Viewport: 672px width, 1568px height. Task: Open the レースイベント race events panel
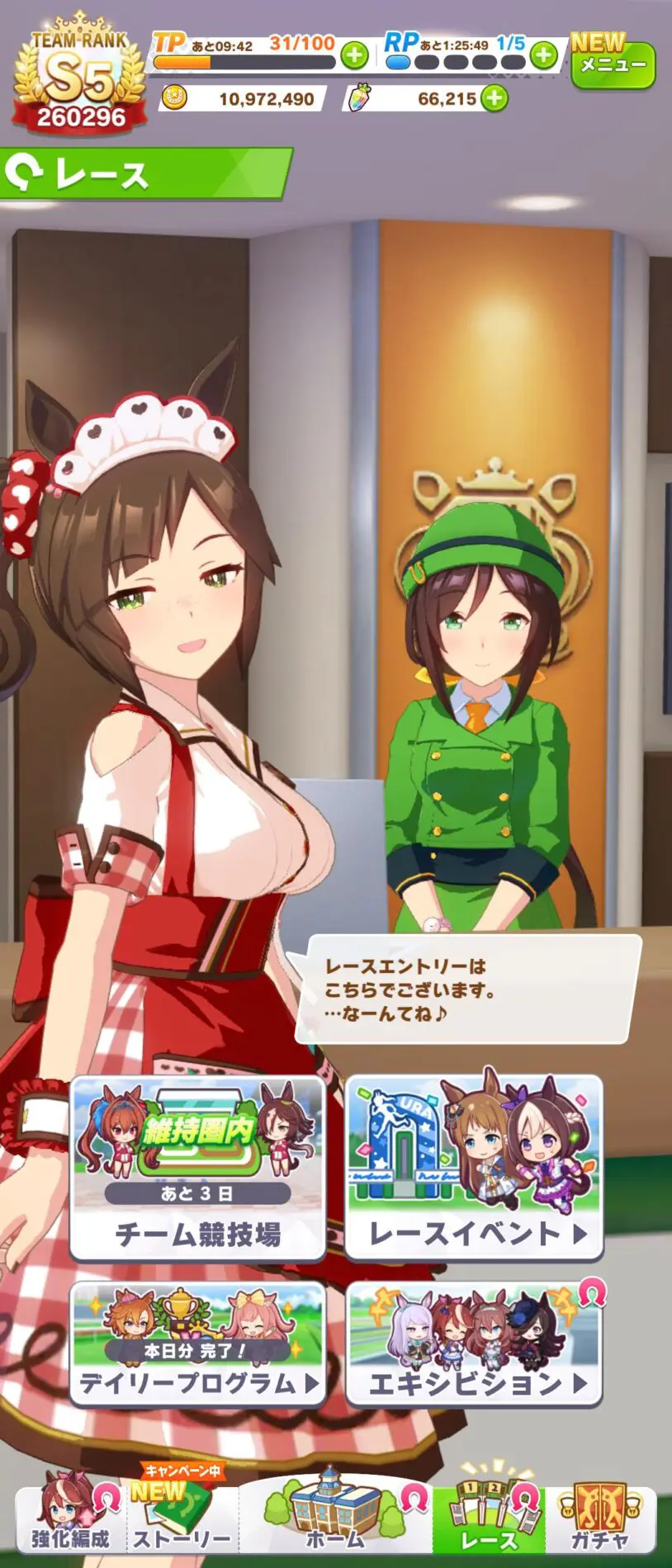pos(474,1169)
